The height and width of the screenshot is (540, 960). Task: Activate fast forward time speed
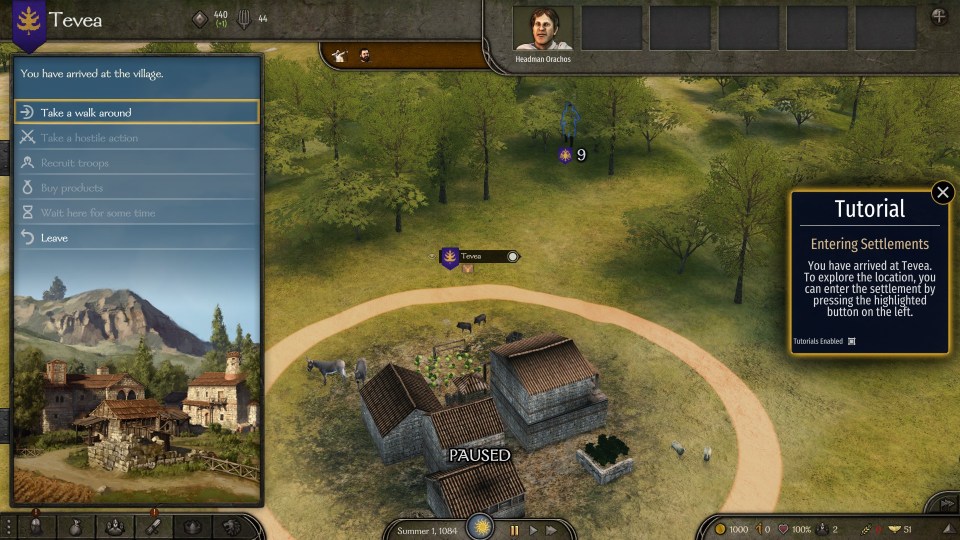click(x=551, y=530)
